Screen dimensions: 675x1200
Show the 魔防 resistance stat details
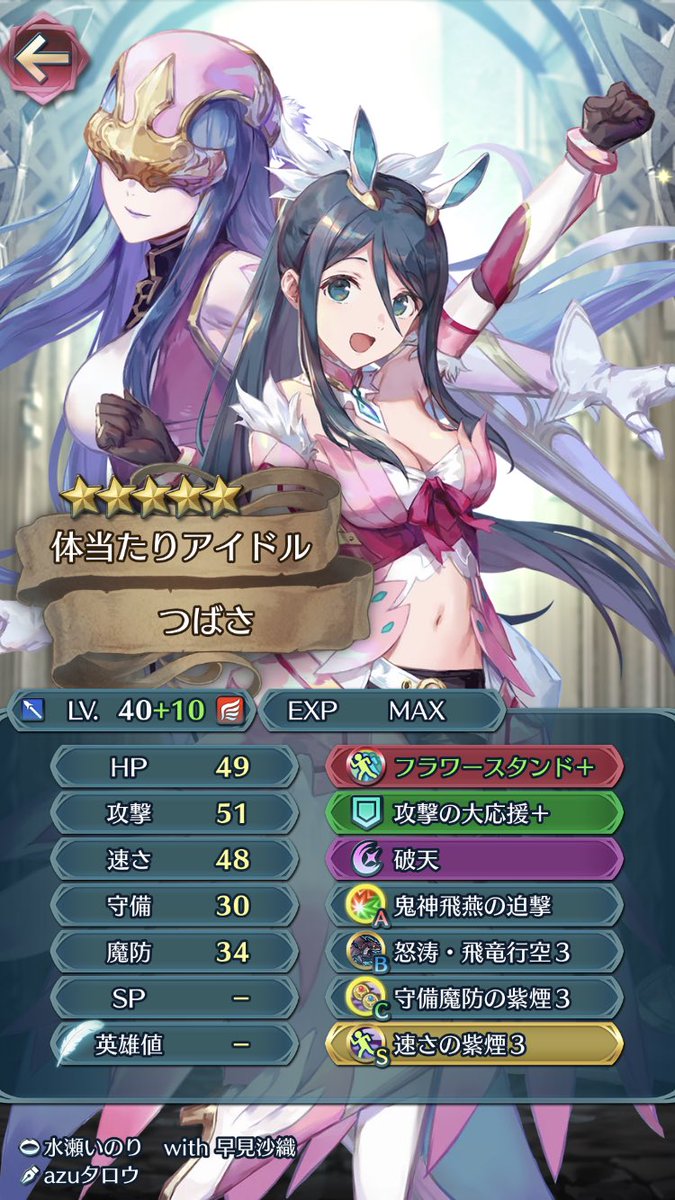[176, 952]
